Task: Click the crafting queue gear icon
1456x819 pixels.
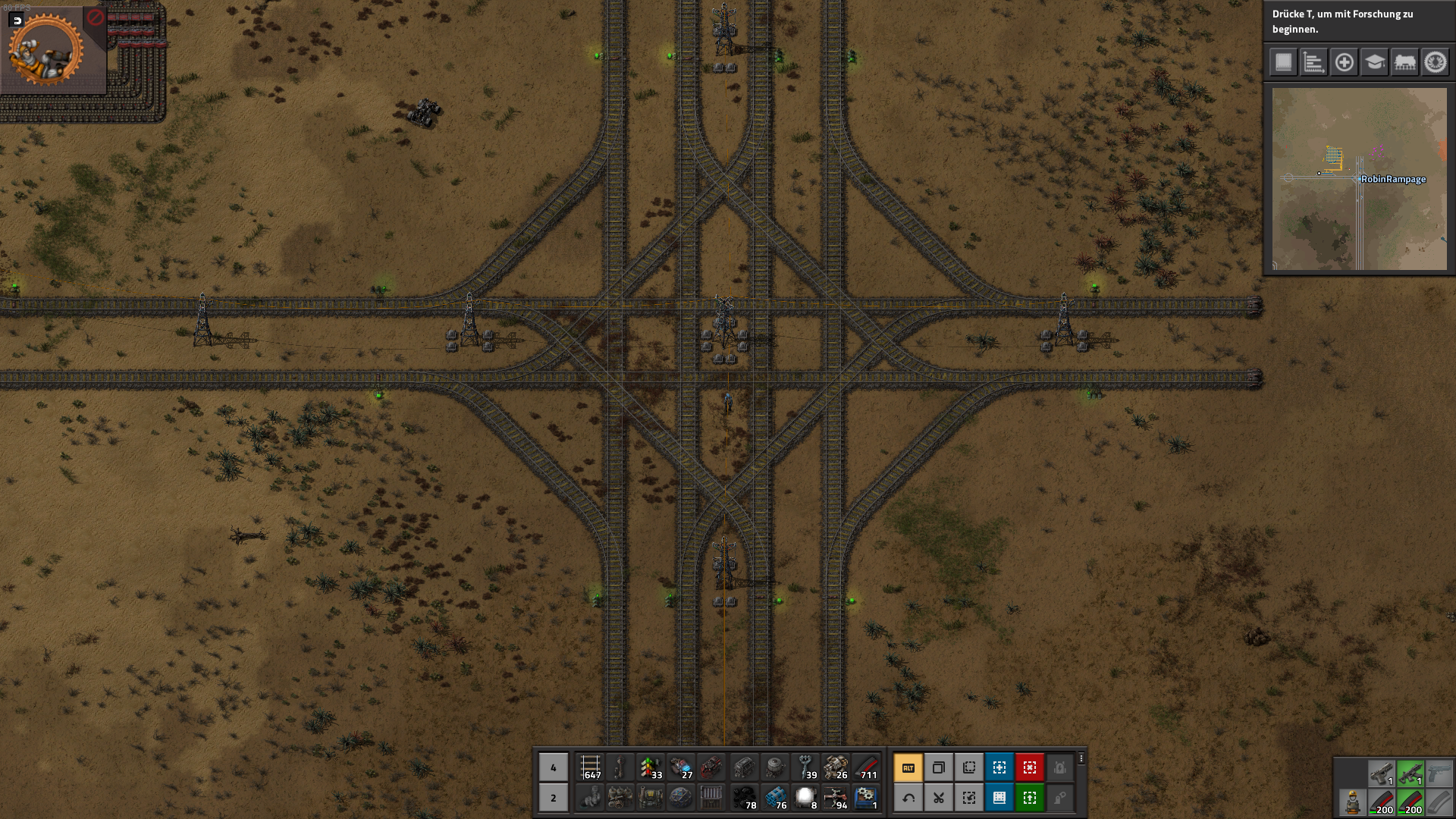Action: click(x=45, y=50)
